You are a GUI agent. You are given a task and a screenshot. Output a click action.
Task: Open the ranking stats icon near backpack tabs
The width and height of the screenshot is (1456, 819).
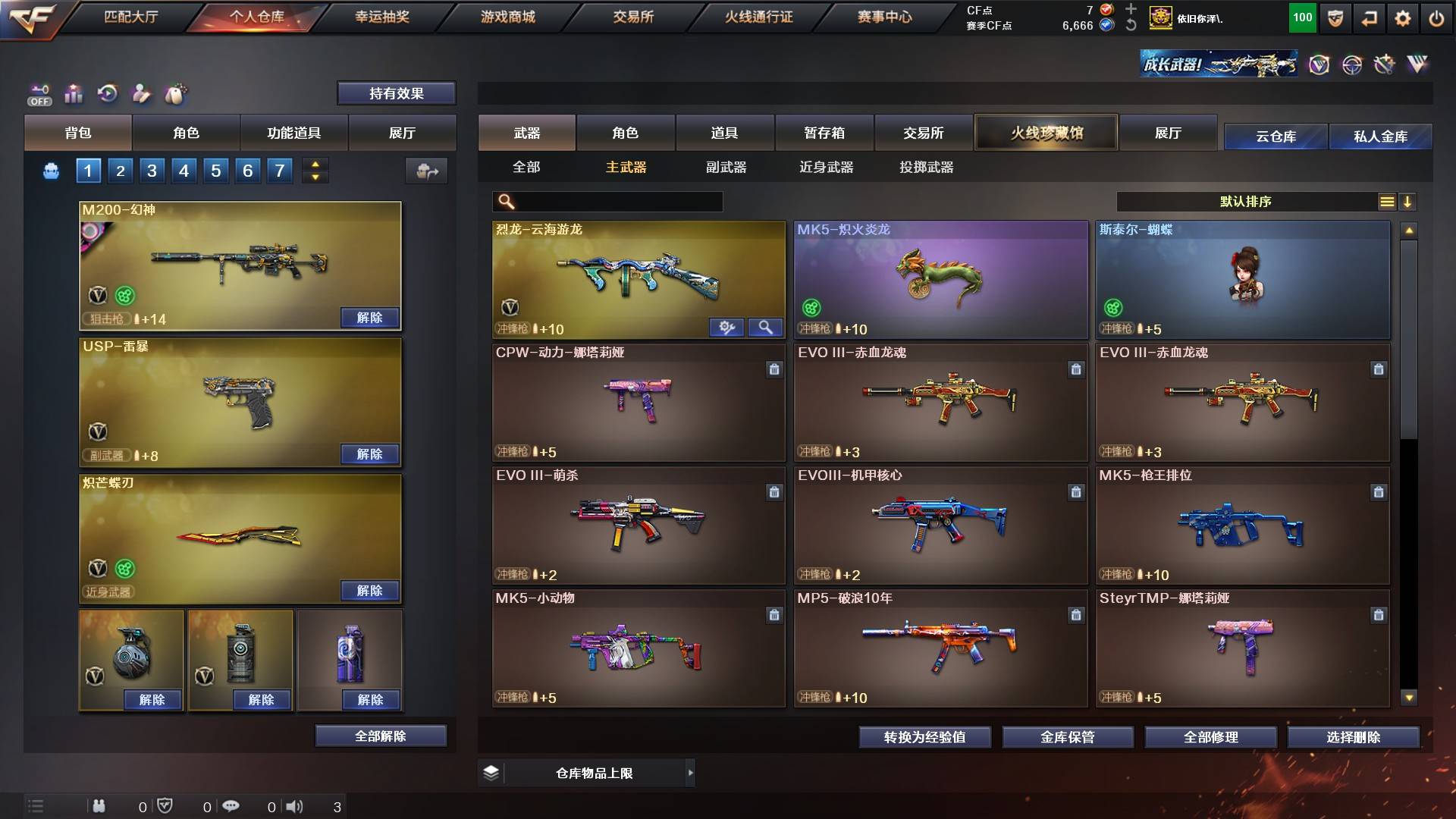[x=74, y=93]
